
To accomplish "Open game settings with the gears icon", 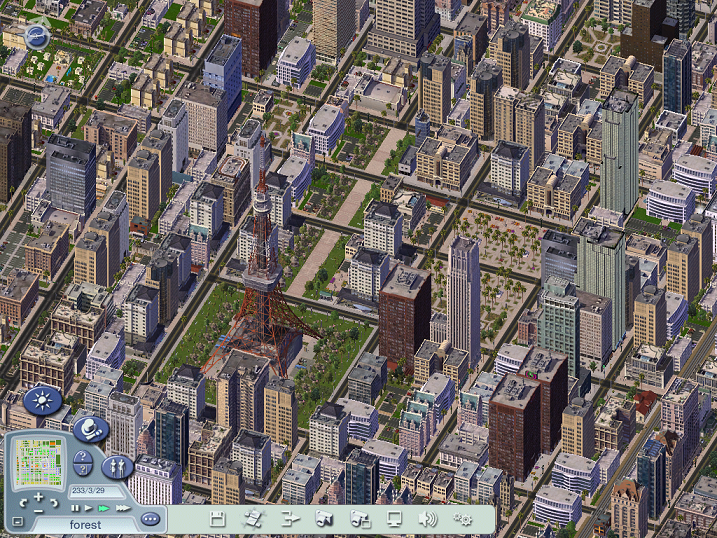I will (463, 518).
